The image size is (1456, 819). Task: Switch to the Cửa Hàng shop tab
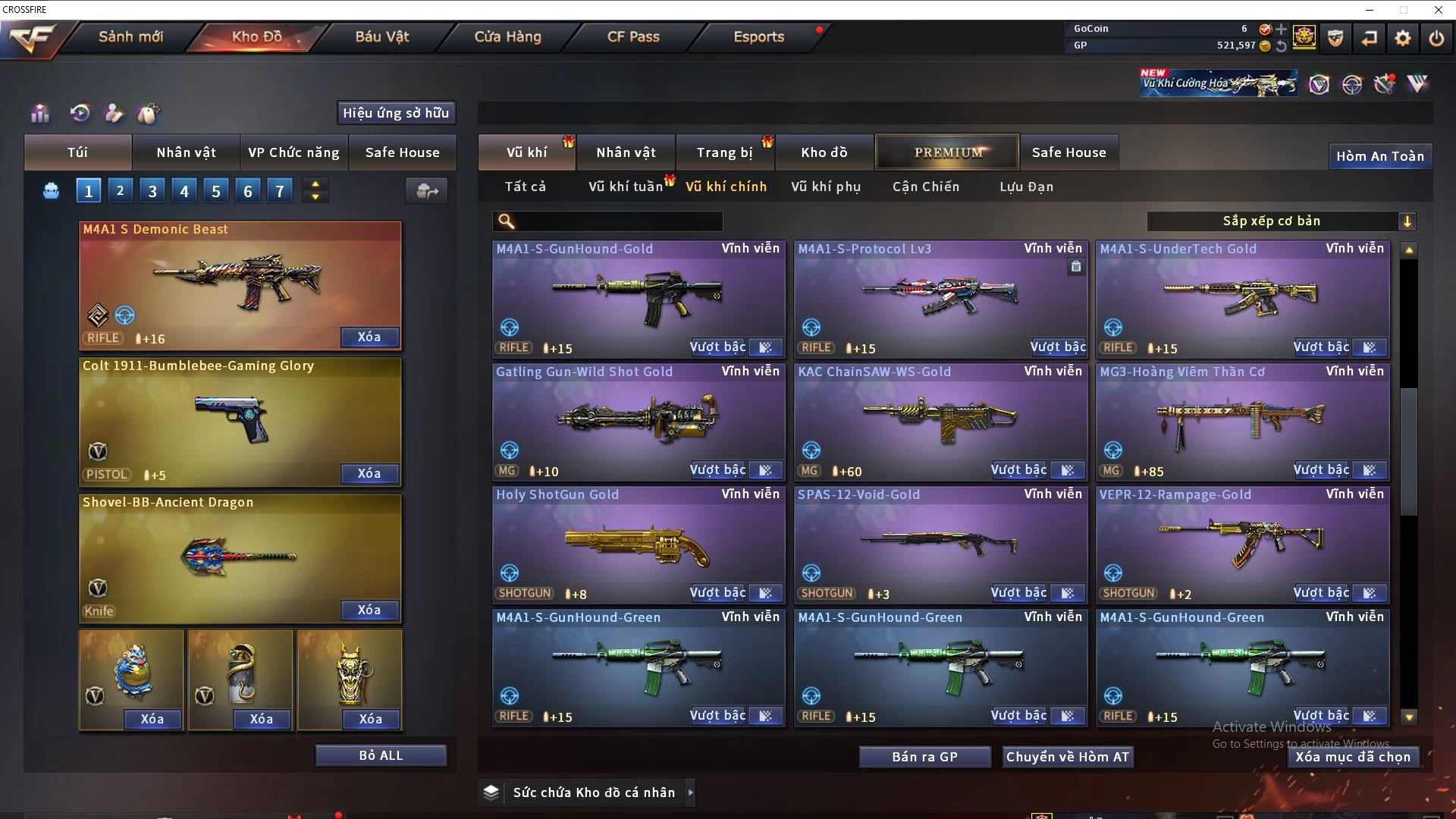(507, 36)
